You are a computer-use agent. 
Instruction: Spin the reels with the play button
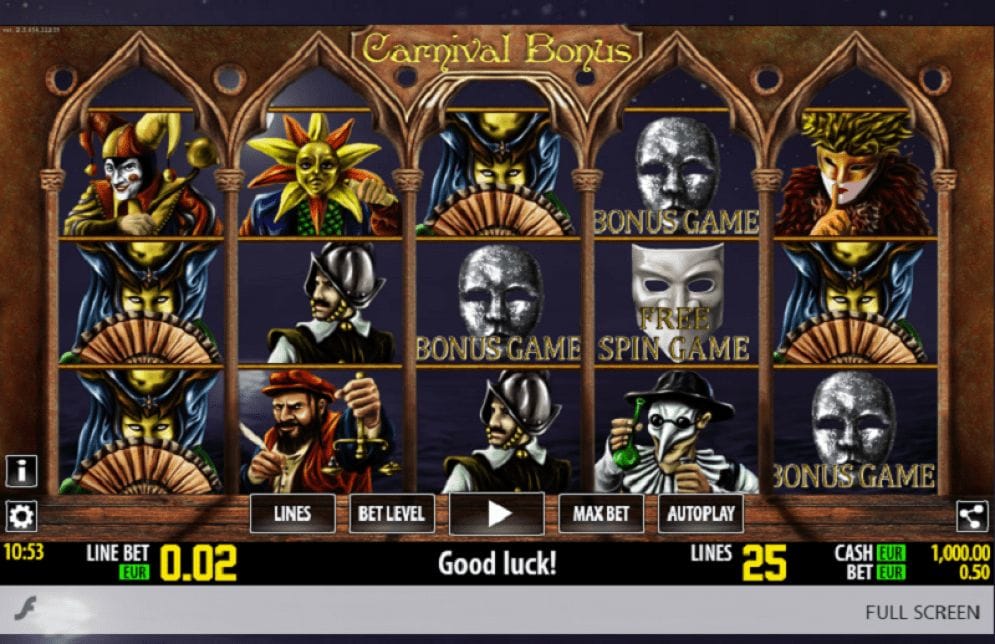coord(497,514)
